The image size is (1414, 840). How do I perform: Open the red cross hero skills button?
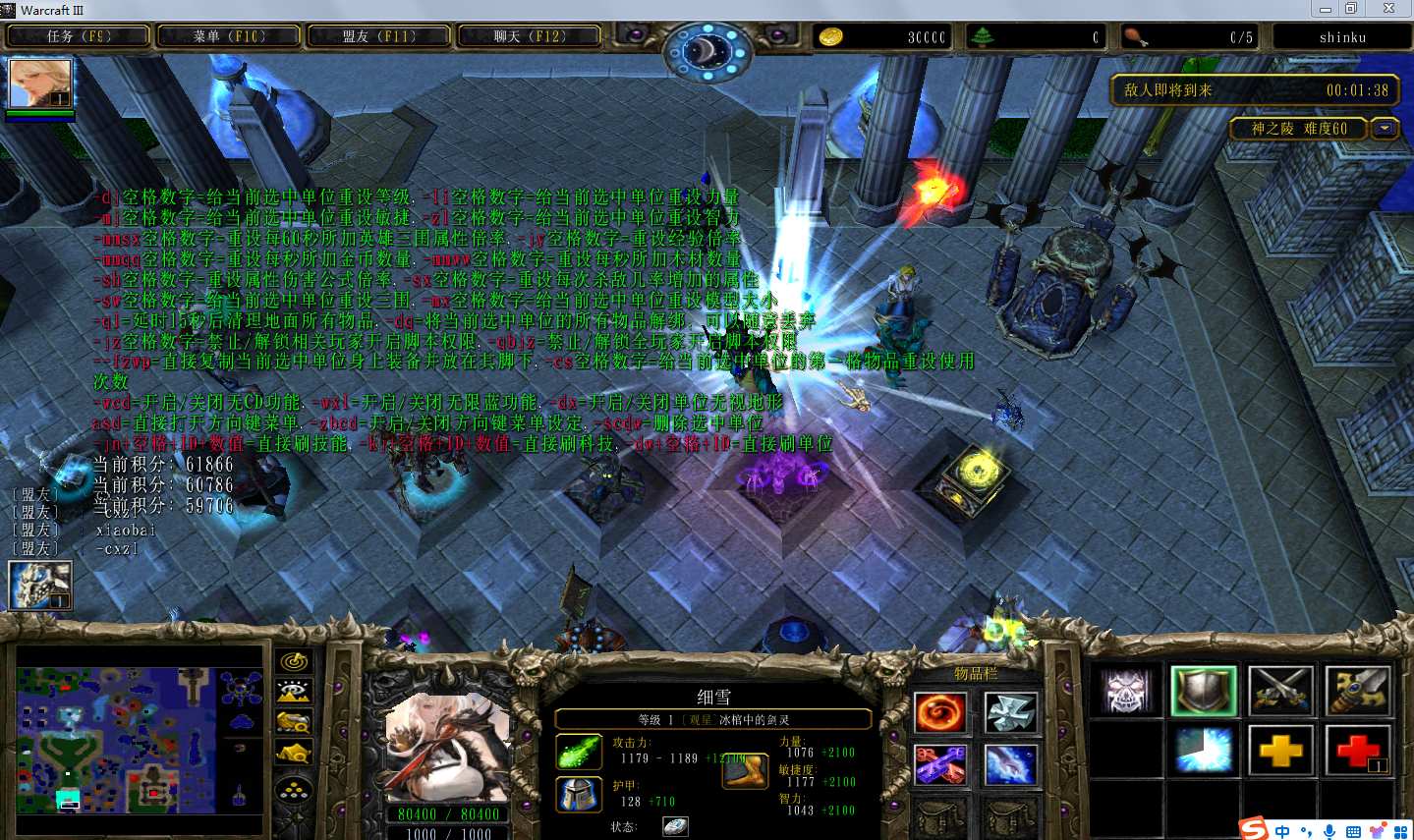point(1357,752)
